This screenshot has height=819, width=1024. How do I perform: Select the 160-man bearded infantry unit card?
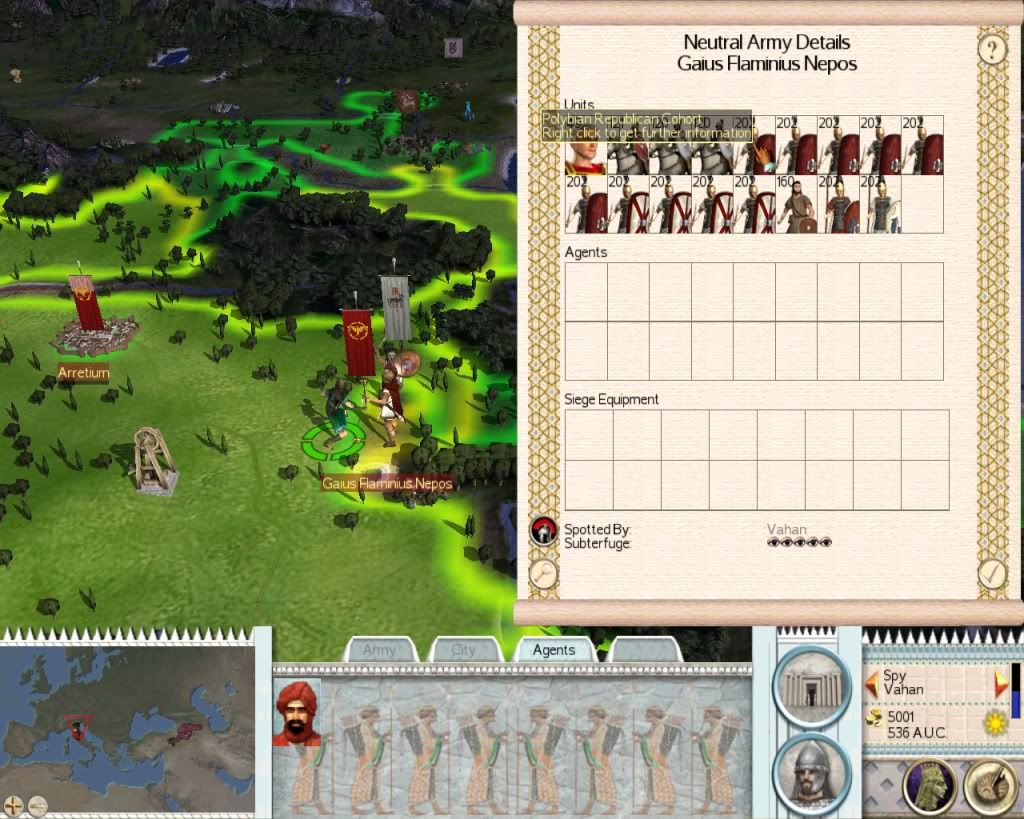[x=795, y=205]
